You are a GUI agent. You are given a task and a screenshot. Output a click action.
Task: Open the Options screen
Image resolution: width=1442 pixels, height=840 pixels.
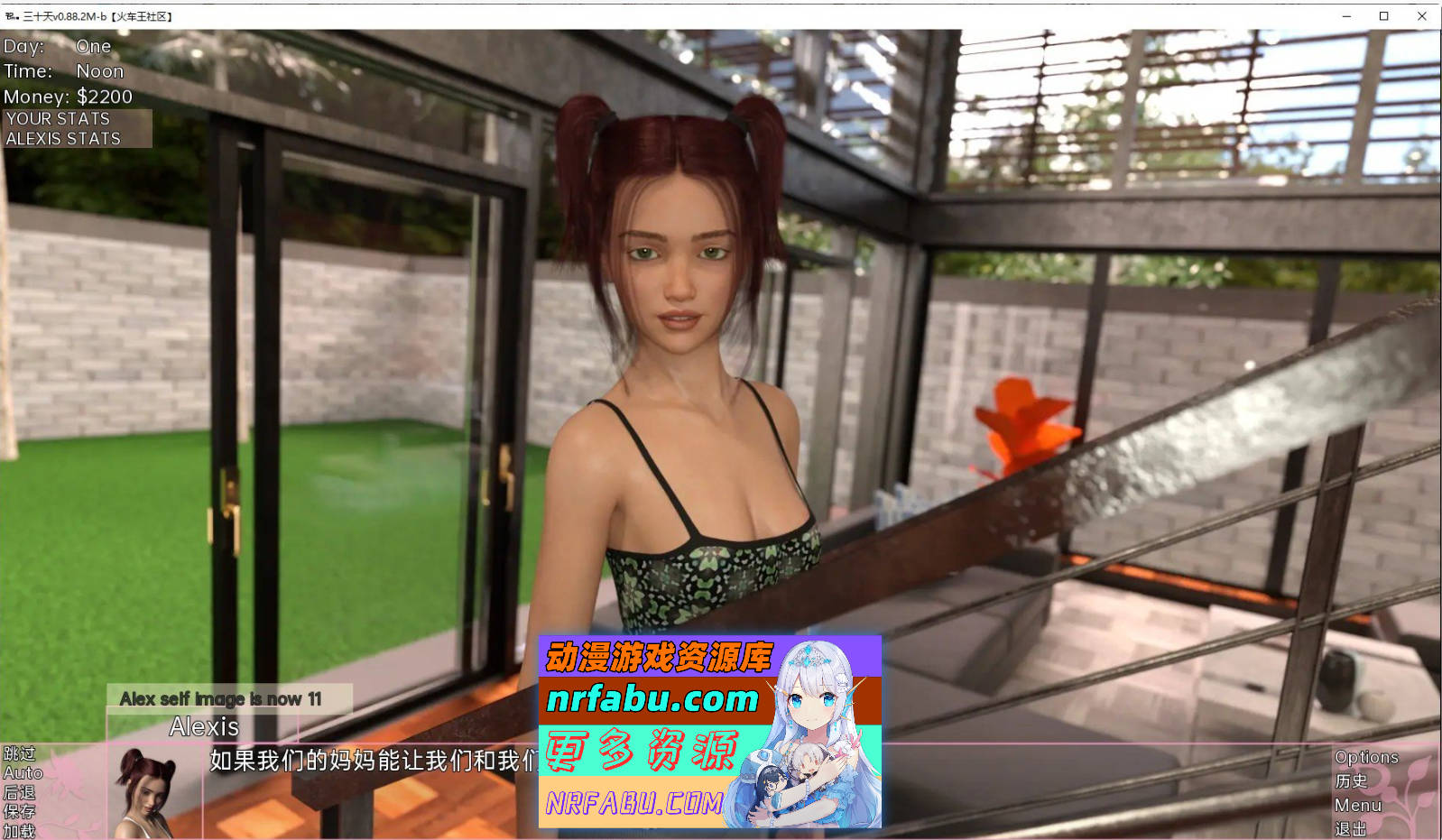point(1365,757)
